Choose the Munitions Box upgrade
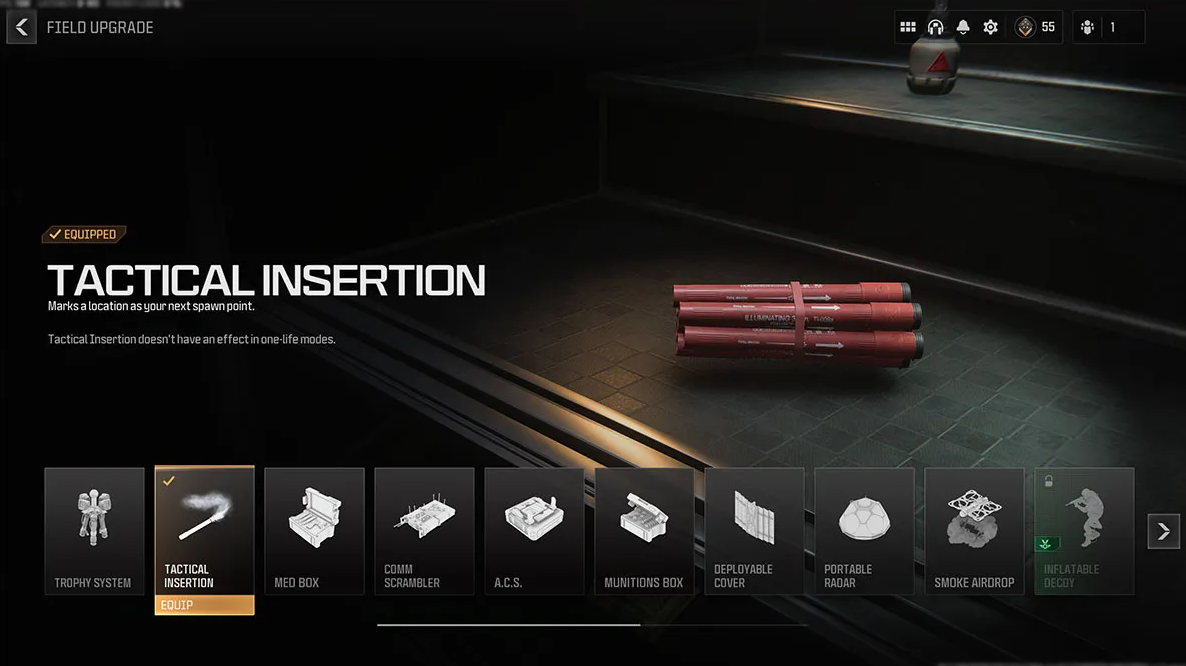 (x=644, y=531)
